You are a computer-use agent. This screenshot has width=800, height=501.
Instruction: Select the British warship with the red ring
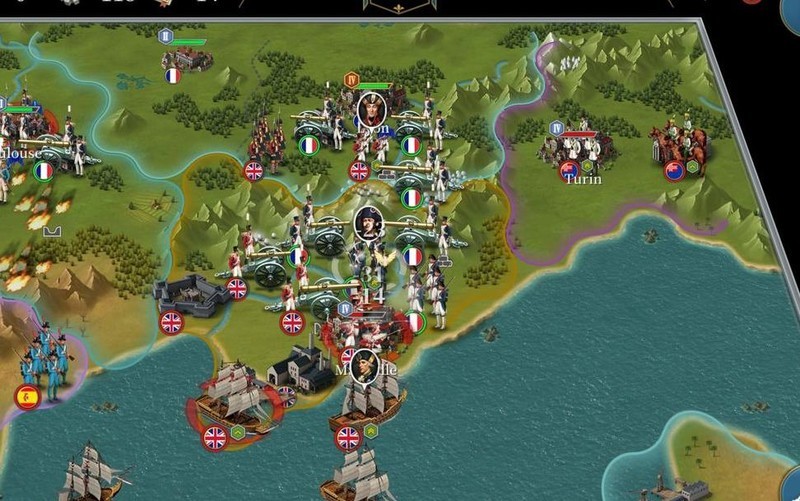(x=233, y=397)
